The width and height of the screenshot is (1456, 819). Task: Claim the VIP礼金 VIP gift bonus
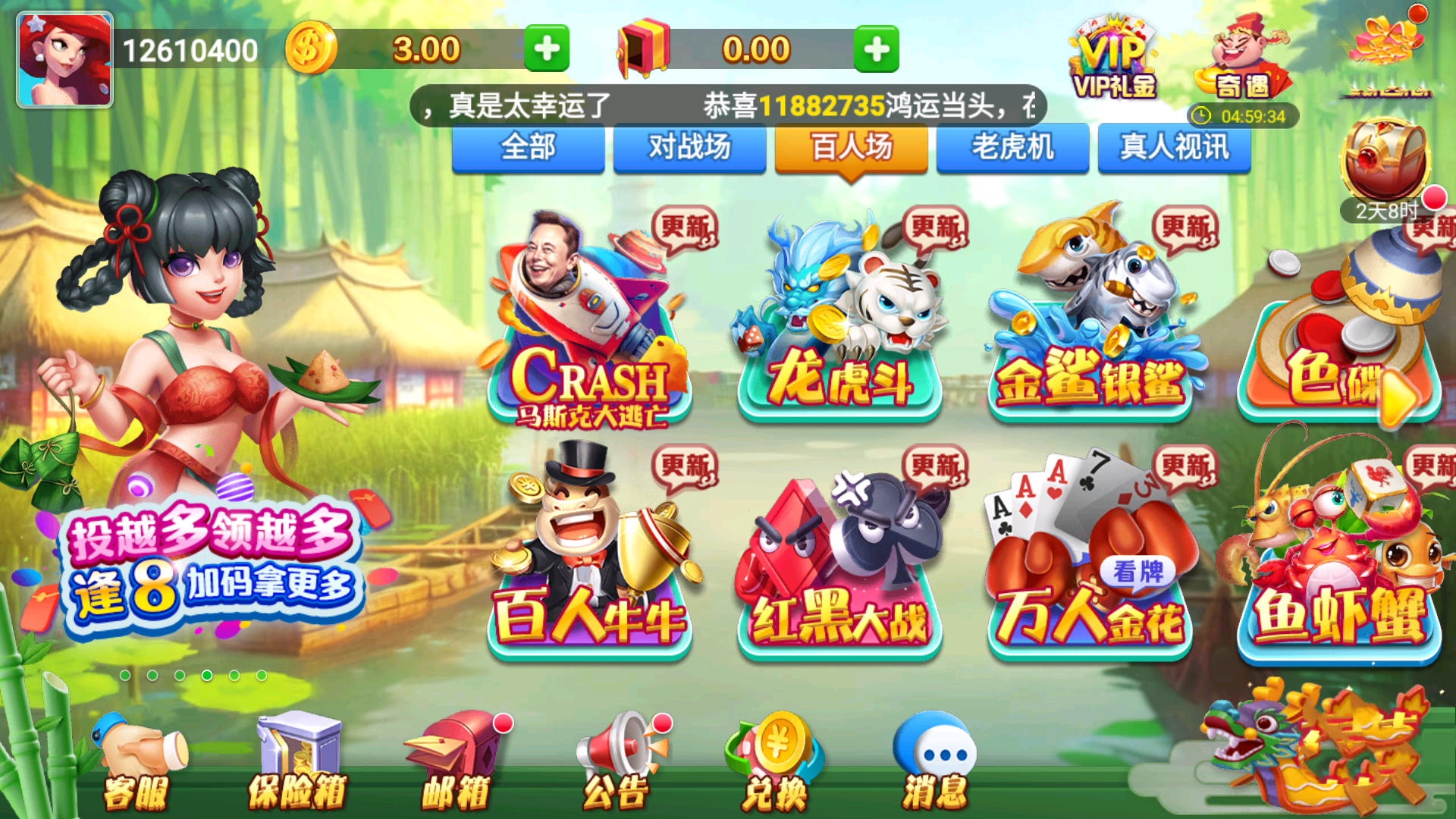[x=1112, y=57]
